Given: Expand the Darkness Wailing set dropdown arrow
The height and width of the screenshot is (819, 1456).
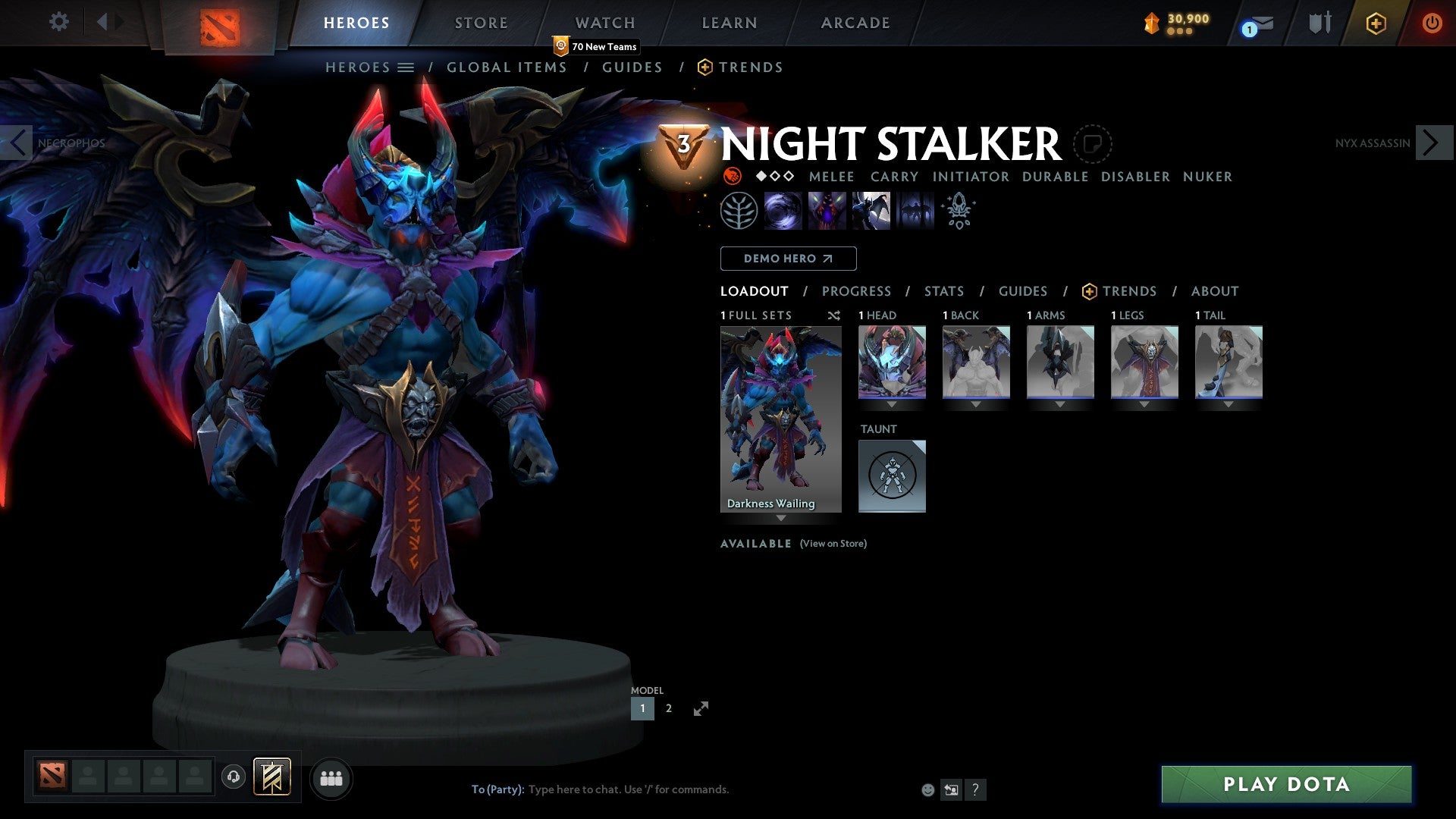Looking at the screenshot, I should (780, 519).
